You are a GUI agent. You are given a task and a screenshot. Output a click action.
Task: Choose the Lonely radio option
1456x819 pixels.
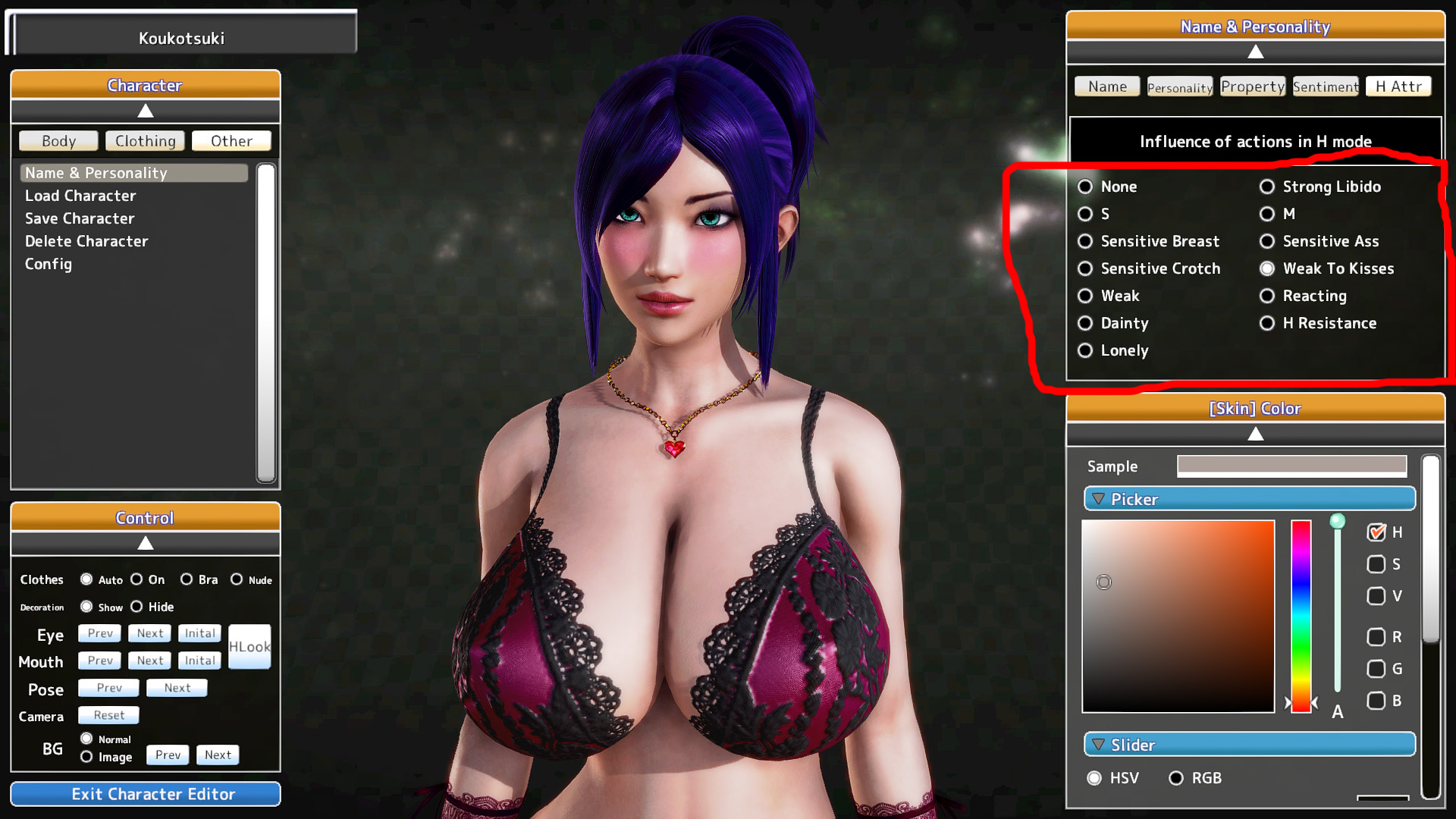point(1085,350)
